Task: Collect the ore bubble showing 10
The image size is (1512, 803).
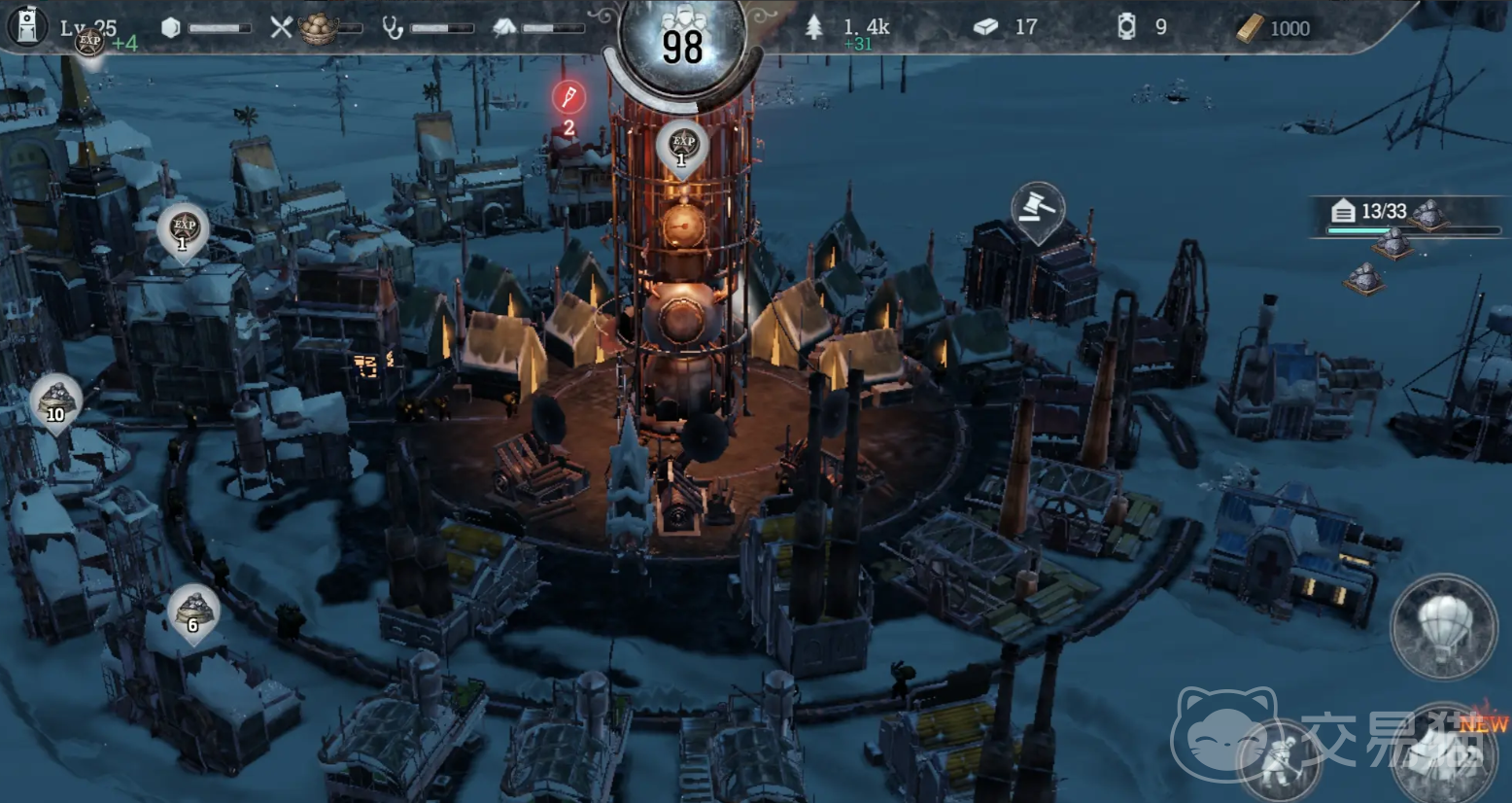Action: click(x=55, y=401)
